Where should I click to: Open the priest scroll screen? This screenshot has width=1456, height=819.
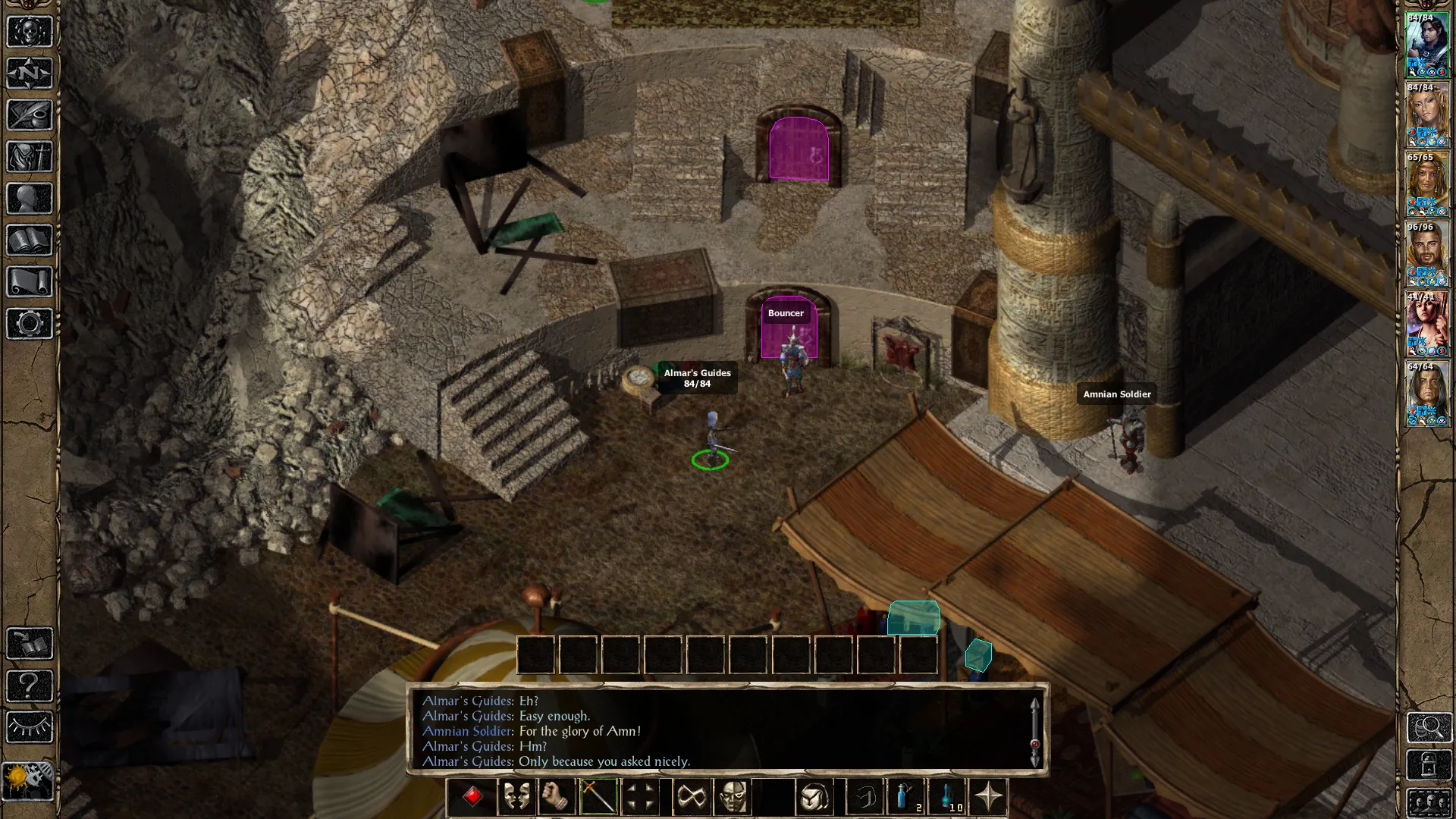tap(30, 282)
